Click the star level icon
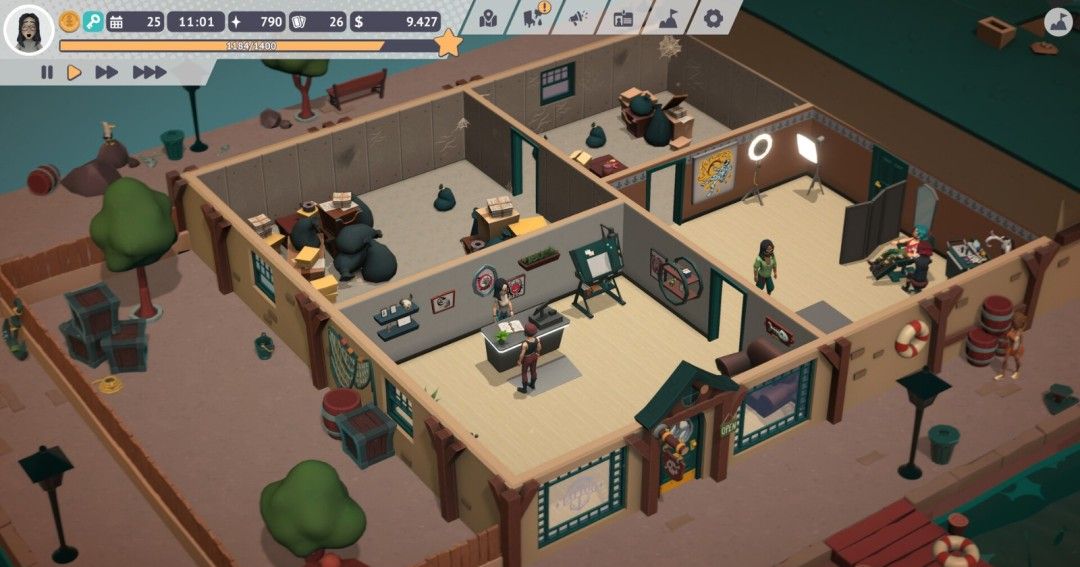This screenshot has width=1080, height=567. [449, 43]
